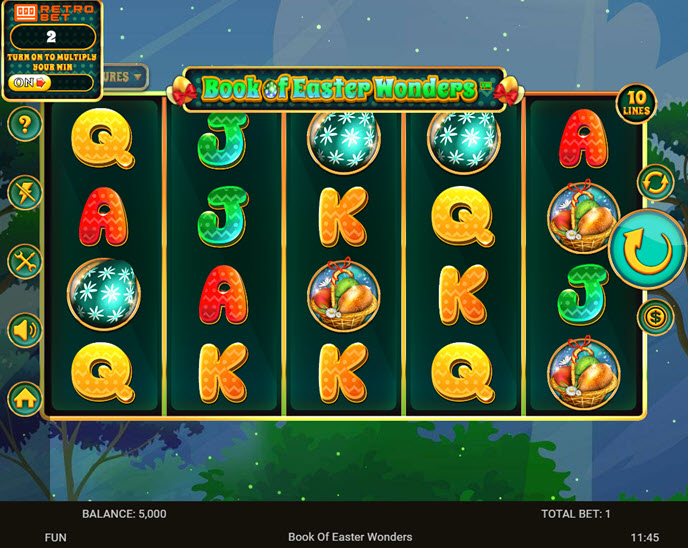
Task: Show help with the question mark icon
Action: (x=24, y=125)
